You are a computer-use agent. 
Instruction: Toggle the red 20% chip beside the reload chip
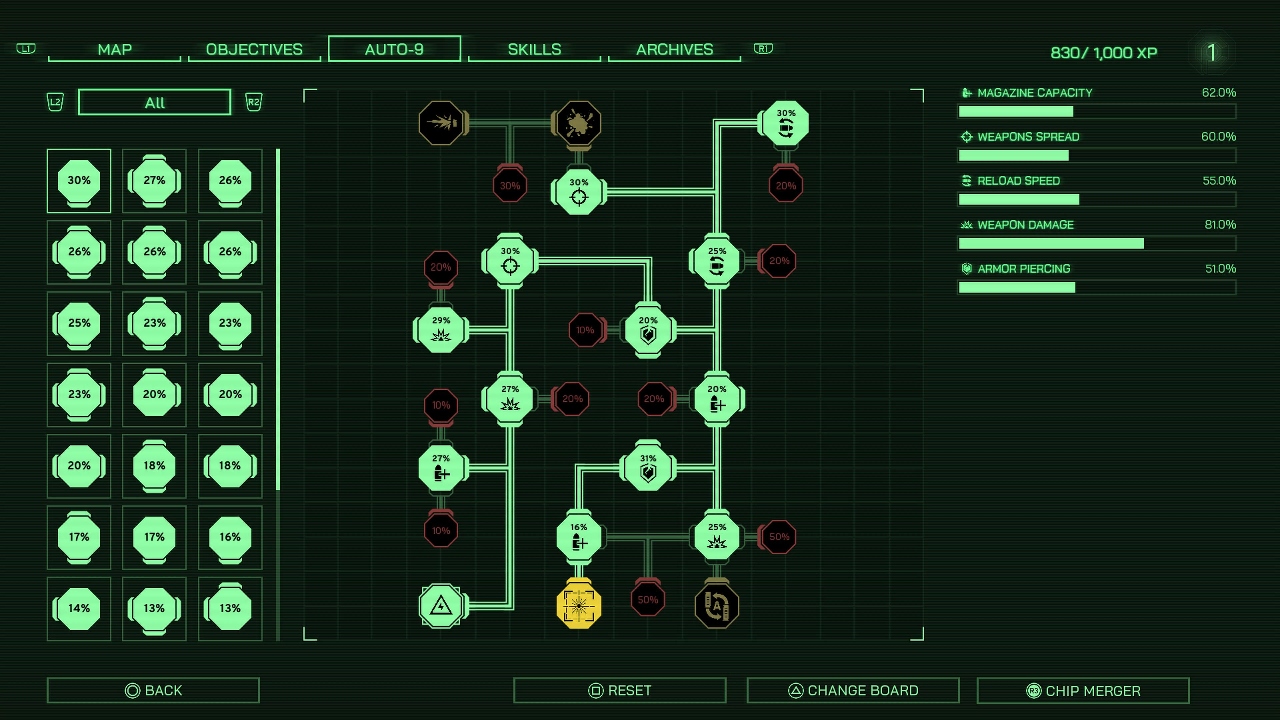click(x=779, y=261)
